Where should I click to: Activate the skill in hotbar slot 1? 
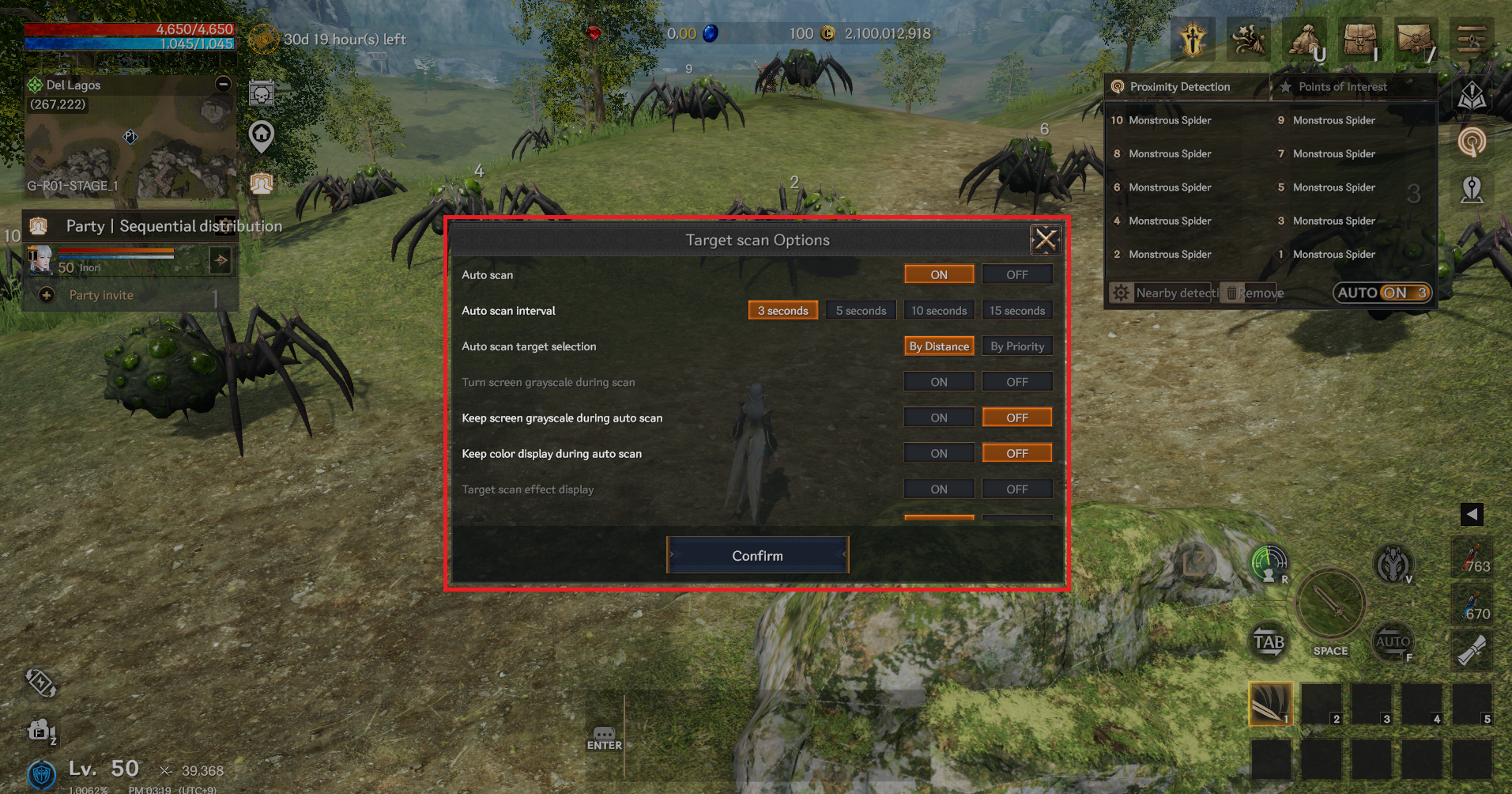coord(1269,703)
